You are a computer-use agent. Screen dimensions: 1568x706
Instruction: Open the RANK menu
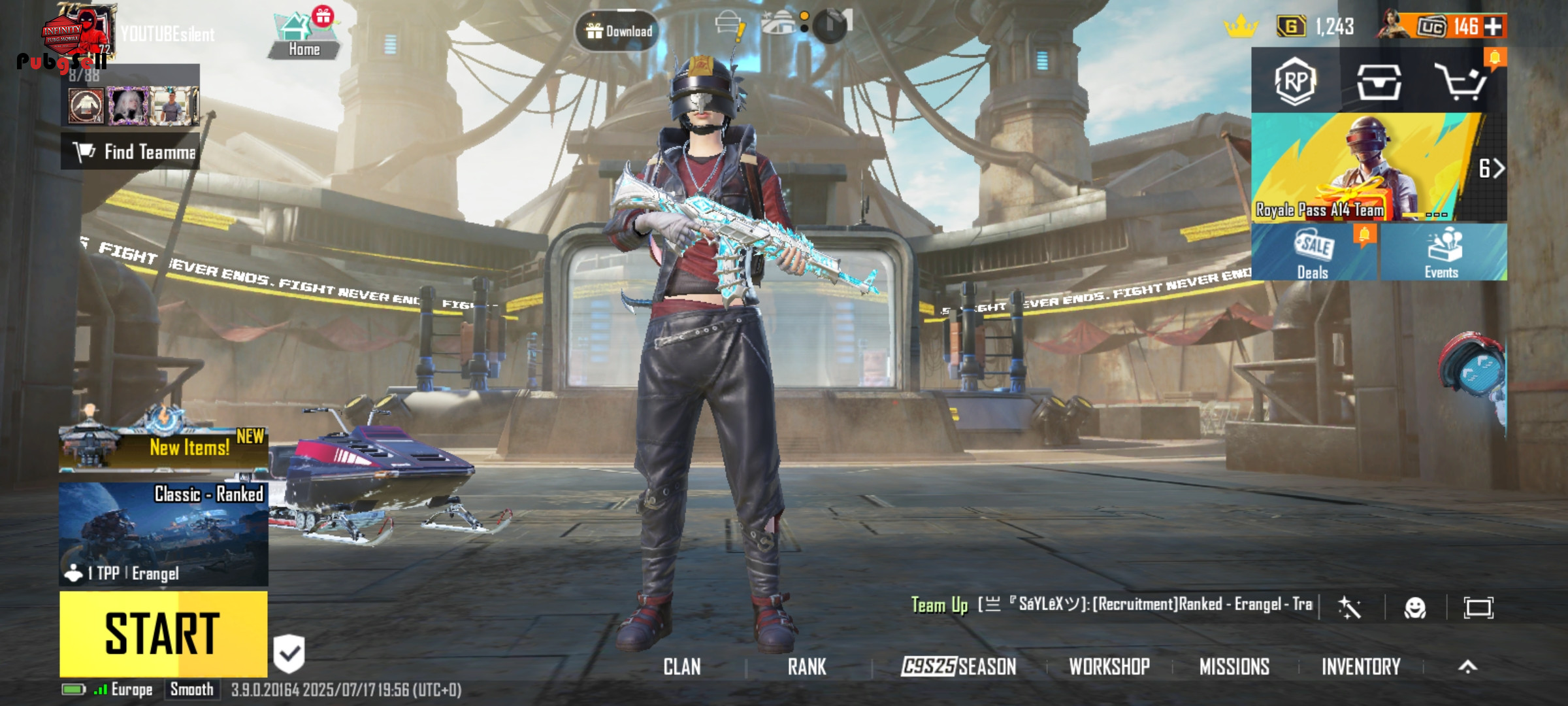click(x=807, y=667)
